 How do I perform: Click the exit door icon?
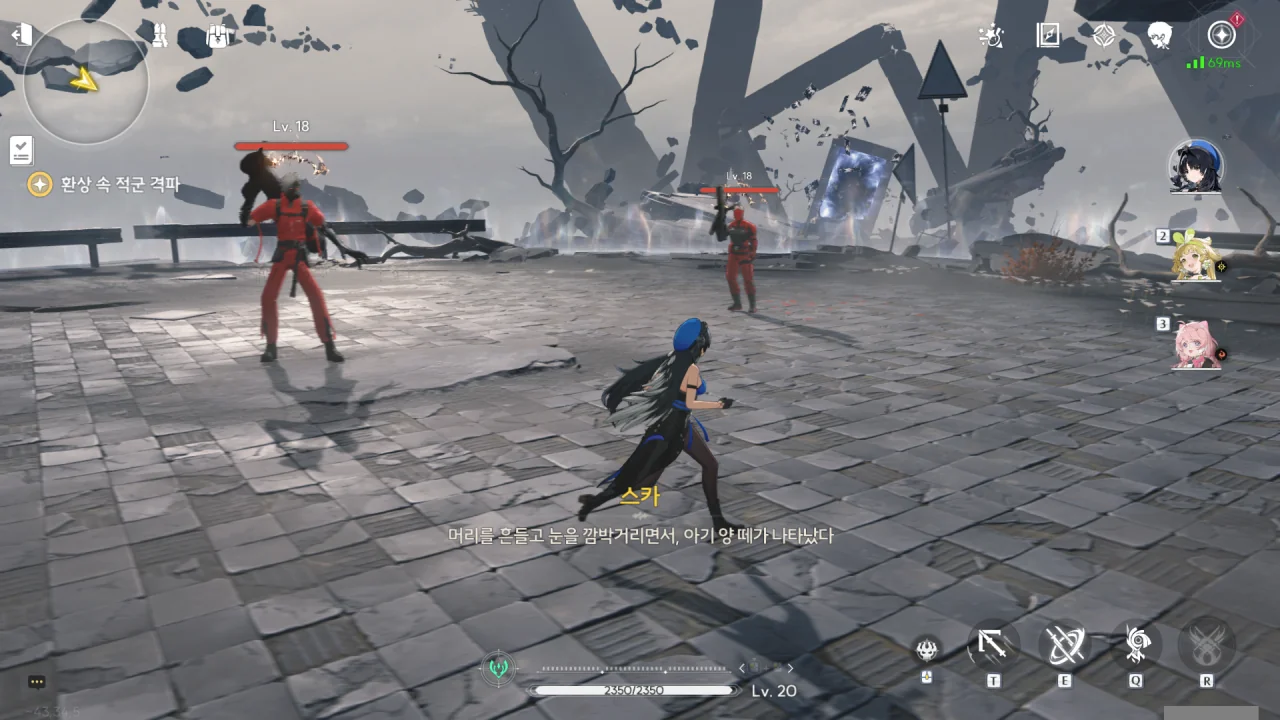point(21,35)
